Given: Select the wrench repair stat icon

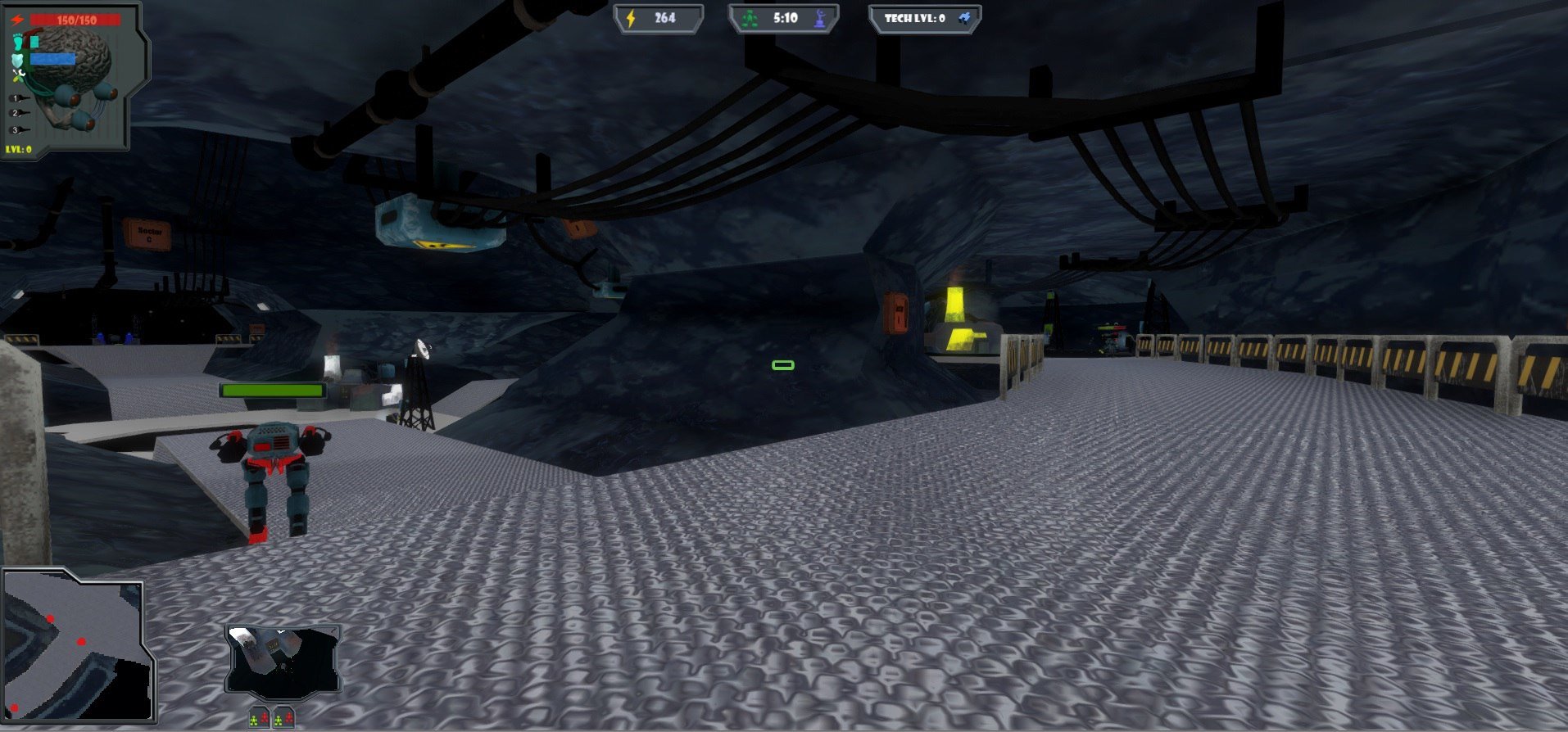Looking at the screenshot, I should pyautogui.click(x=19, y=75).
